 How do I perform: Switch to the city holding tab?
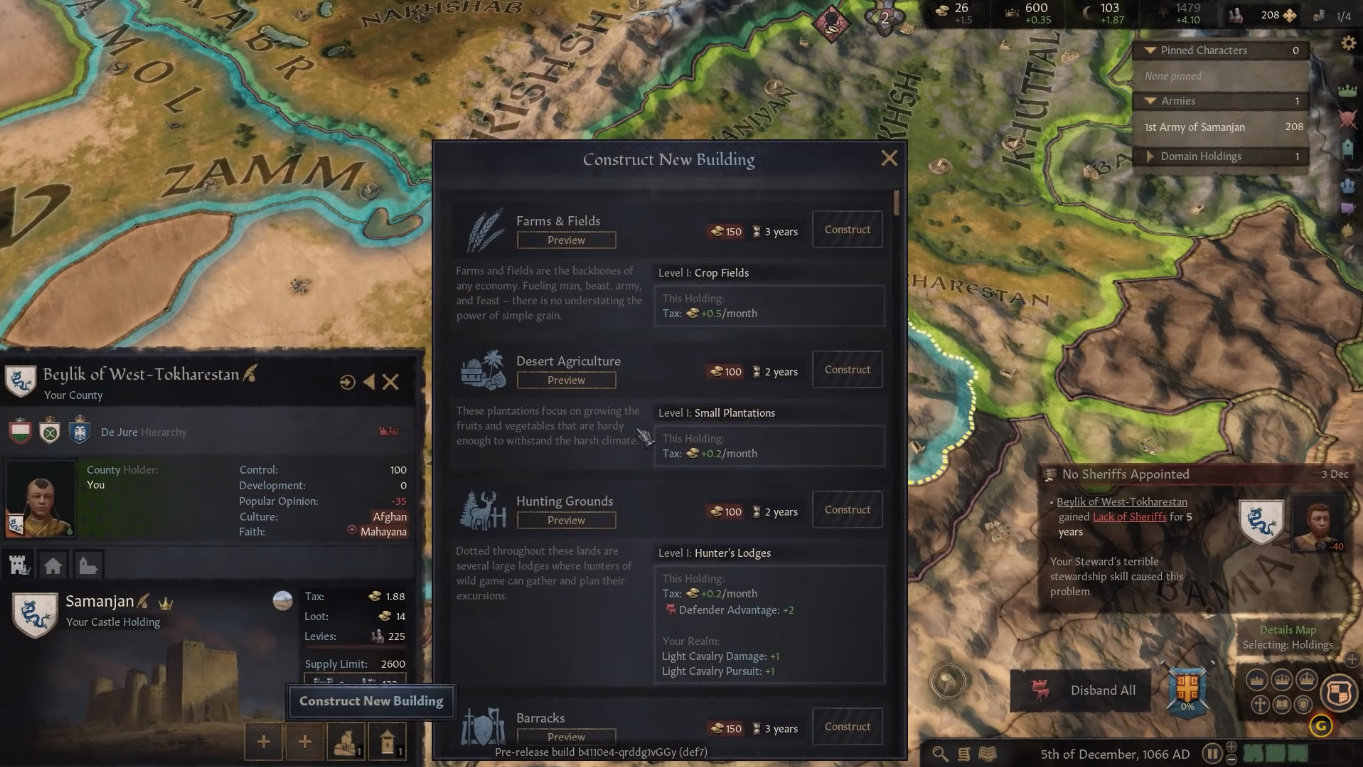point(52,565)
